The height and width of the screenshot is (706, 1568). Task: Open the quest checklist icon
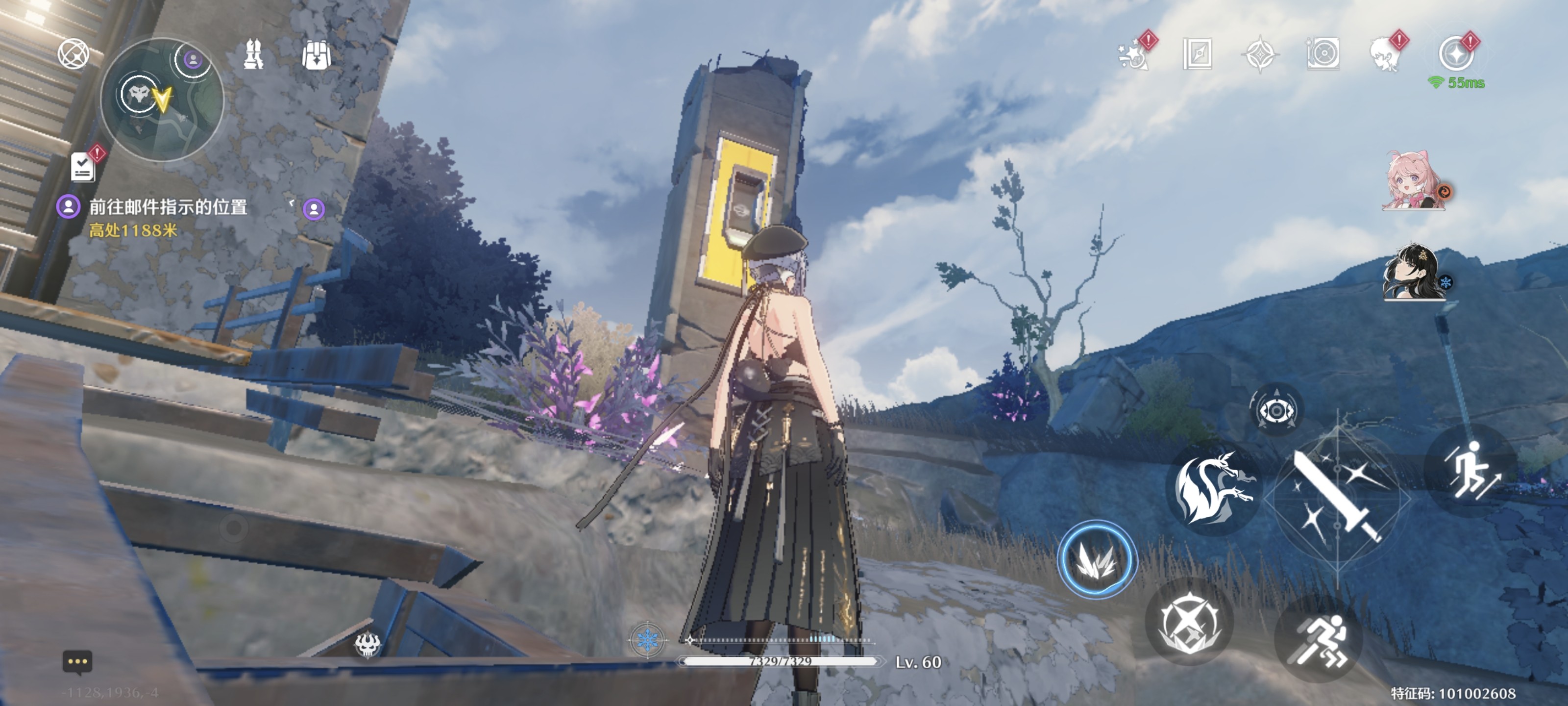pos(83,166)
